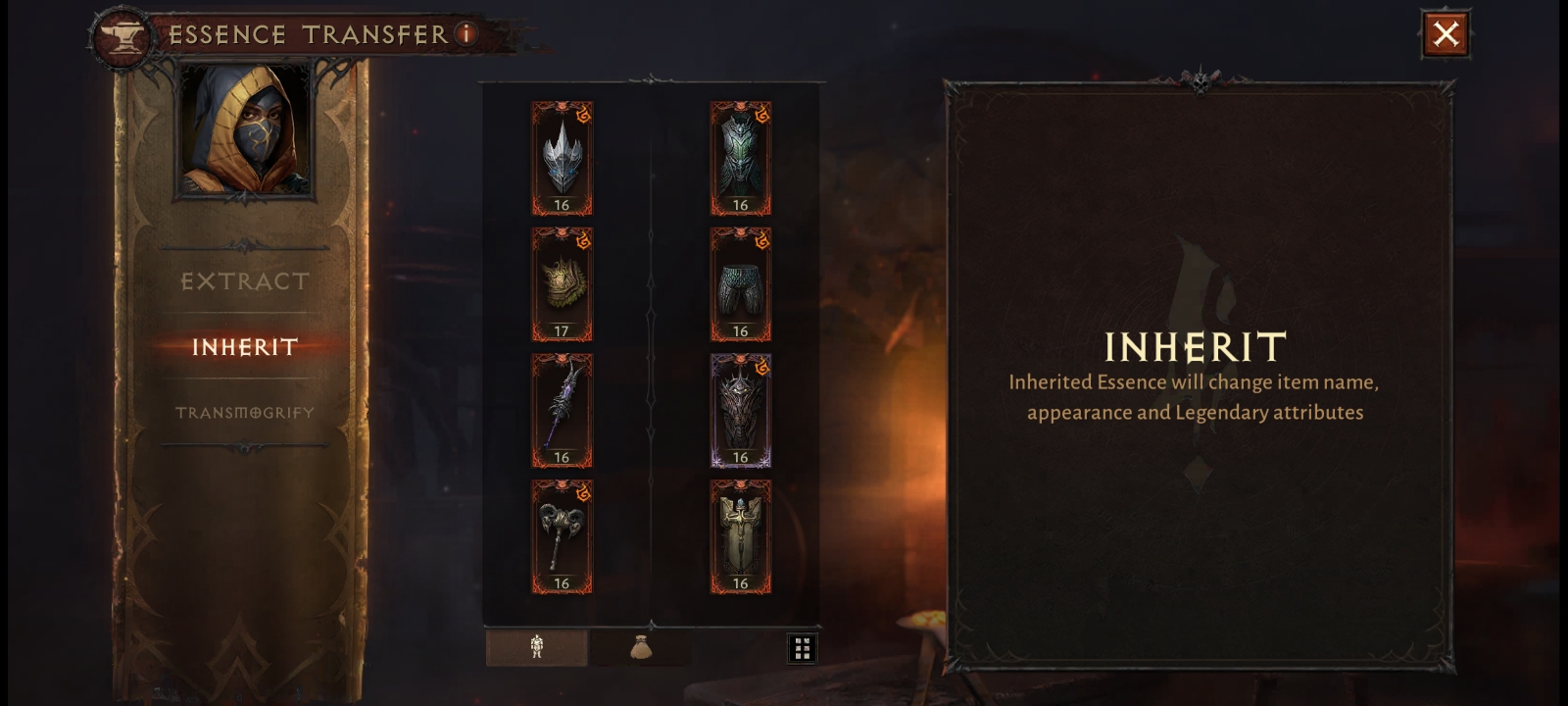Toggle the grid view button
1568x706 pixels.
802,648
